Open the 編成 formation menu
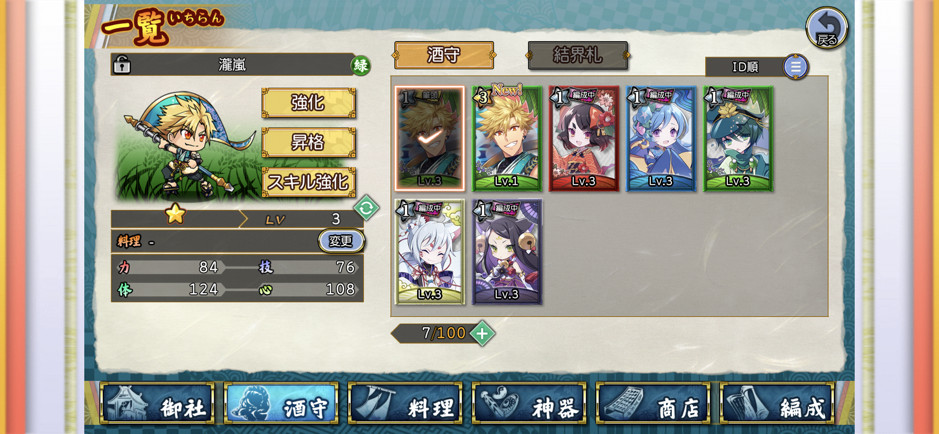This screenshot has height=434, width=939. [x=777, y=403]
